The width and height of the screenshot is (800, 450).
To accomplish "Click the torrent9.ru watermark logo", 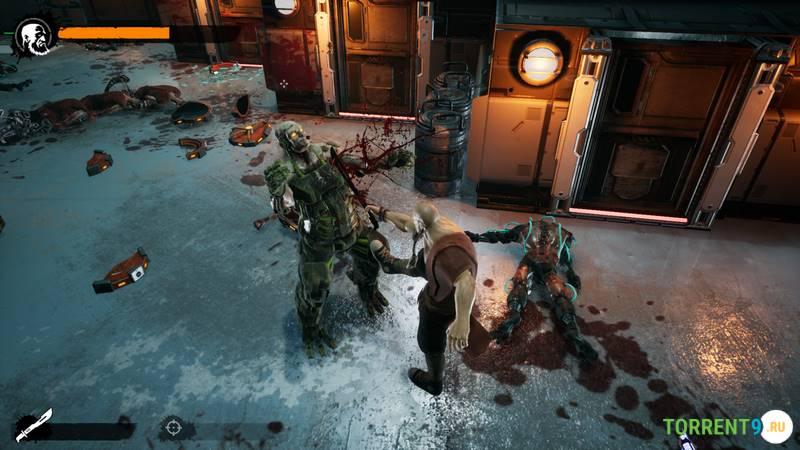I will coord(726,426).
